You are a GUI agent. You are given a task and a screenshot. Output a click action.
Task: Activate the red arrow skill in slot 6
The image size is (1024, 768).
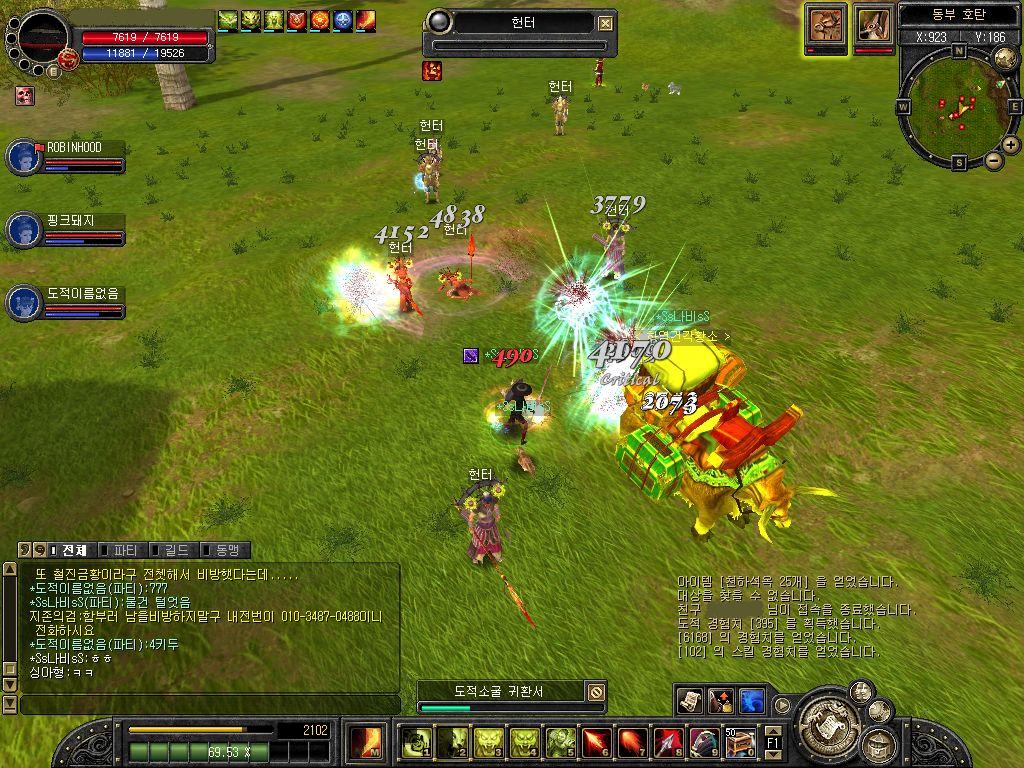pyautogui.click(x=596, y=742)
